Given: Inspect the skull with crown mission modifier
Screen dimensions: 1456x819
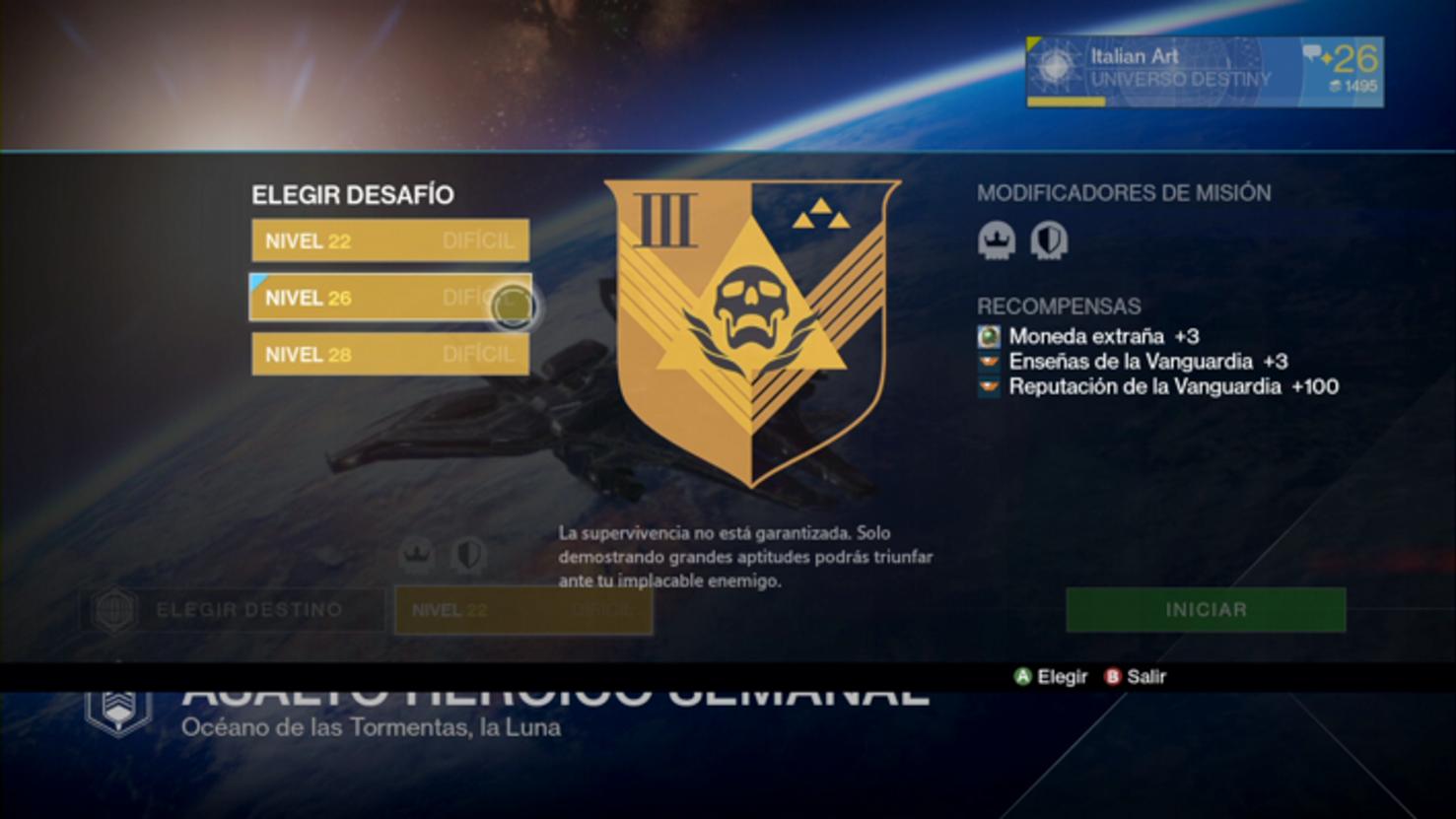Looking at the screenshot, I should (x=996, y=240).
